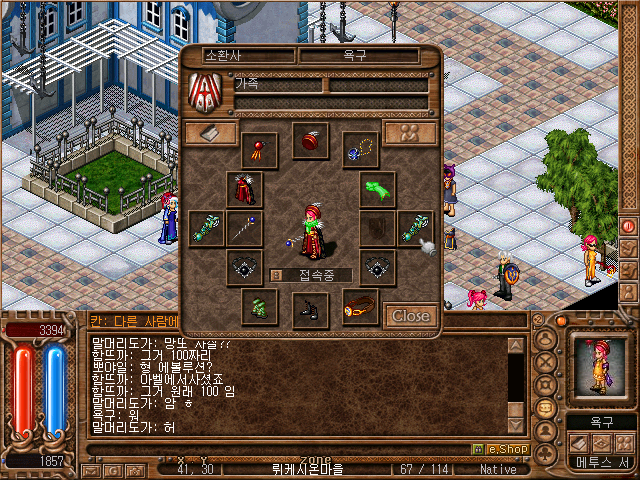Click the green pants slot
Viewport: 640px width, 480px height.
click(x=259, y=306)
